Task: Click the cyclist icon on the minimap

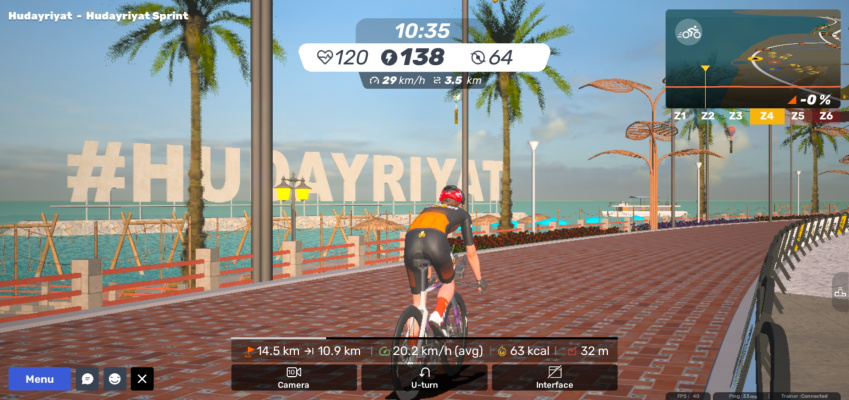Action: click(688, 32)
